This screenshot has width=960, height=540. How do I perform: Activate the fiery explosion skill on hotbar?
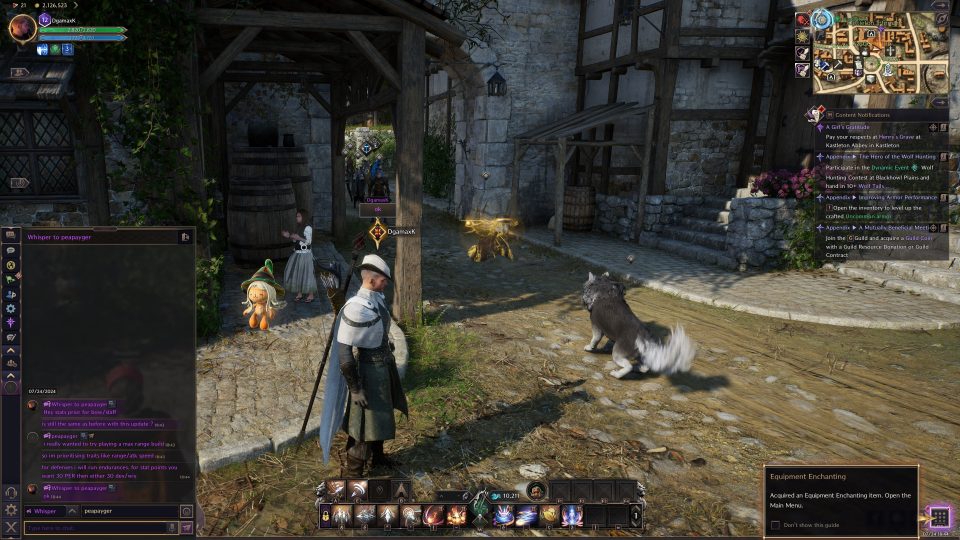click(457, 516)
